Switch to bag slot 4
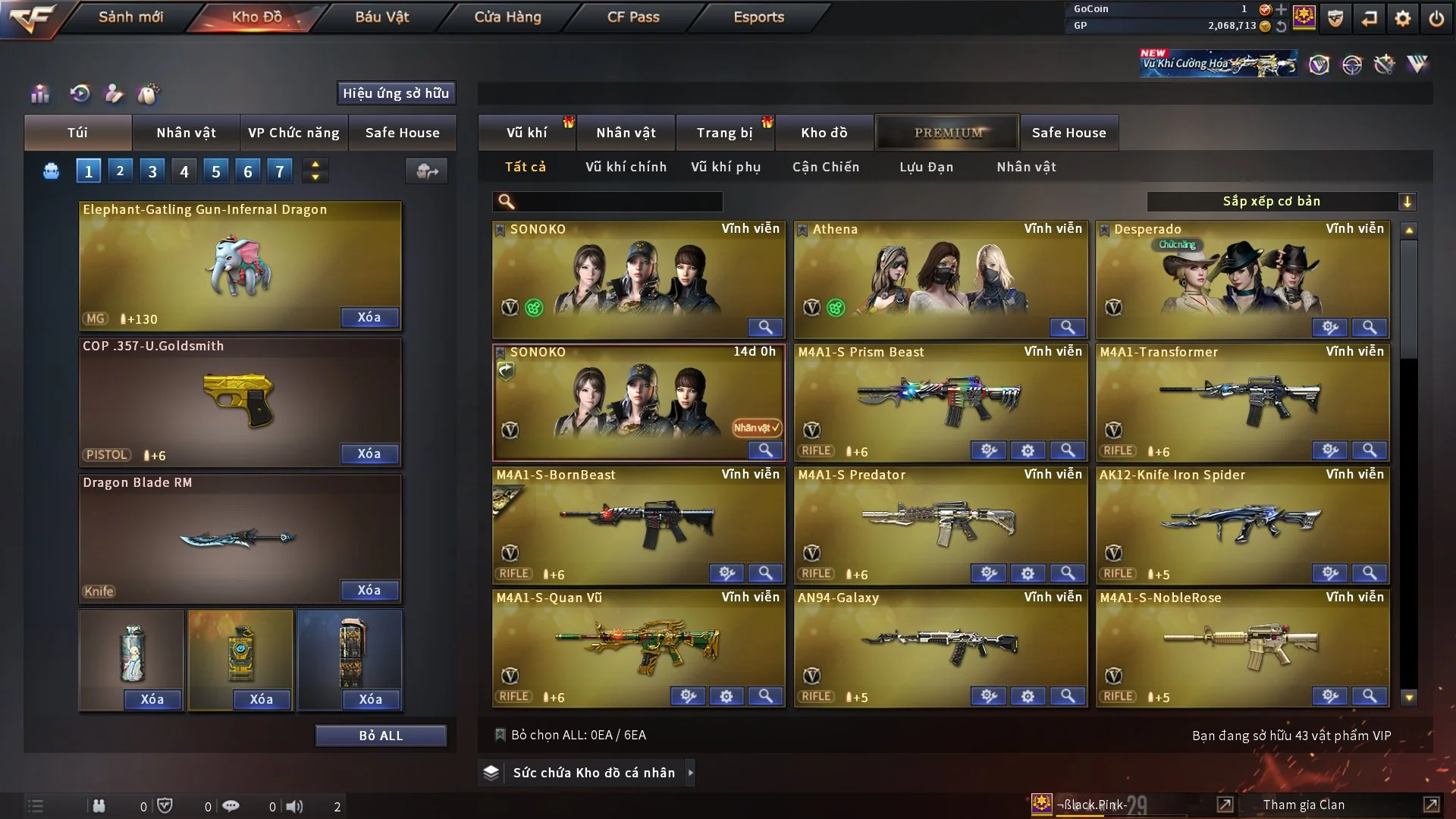Image resolution: width=1456 pixels, height=819 pixels. pyautogui.click(x=184, y=171)
